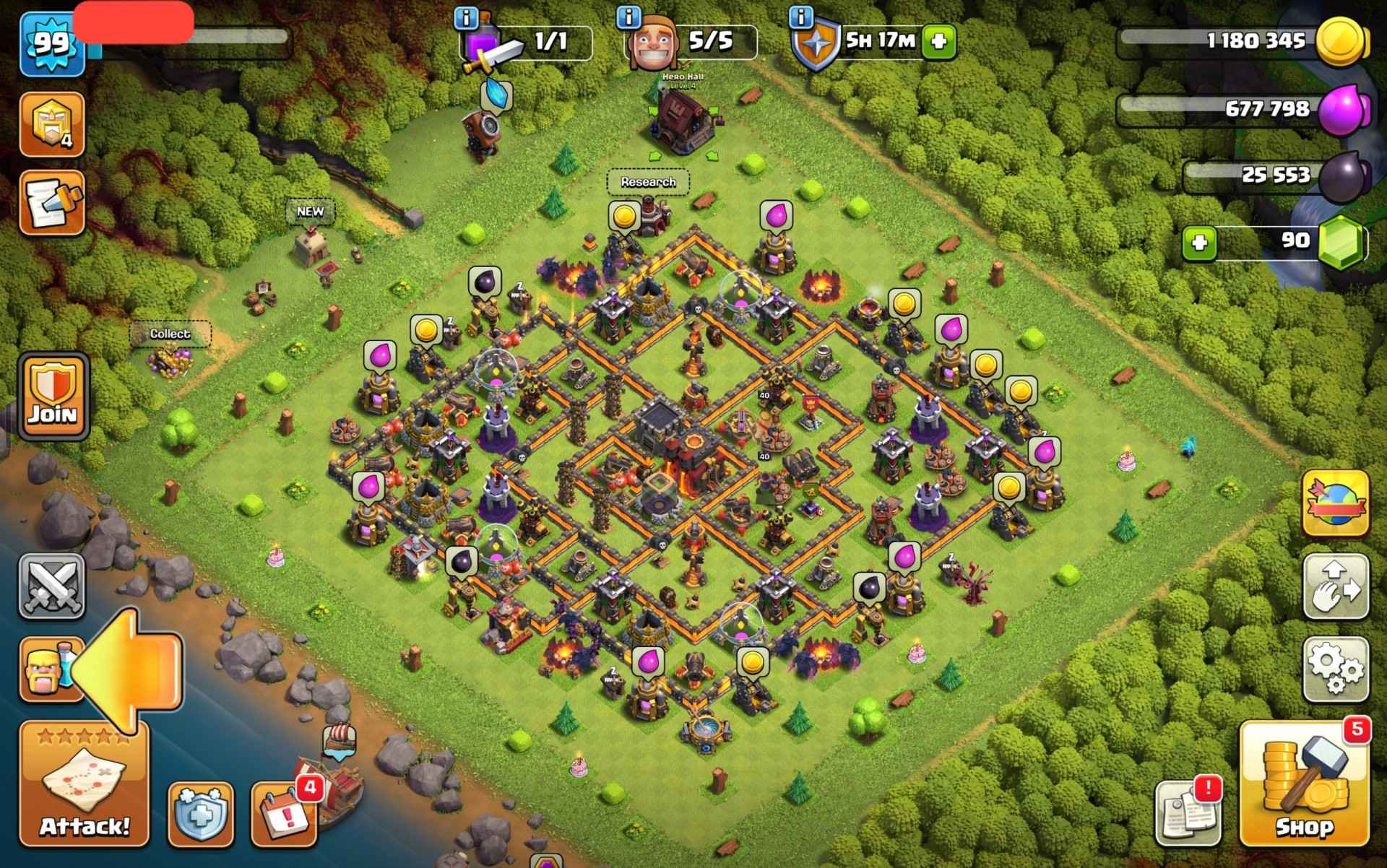Open the Shop
This screenshot has width=1387, height=868.
[1305, 784]
